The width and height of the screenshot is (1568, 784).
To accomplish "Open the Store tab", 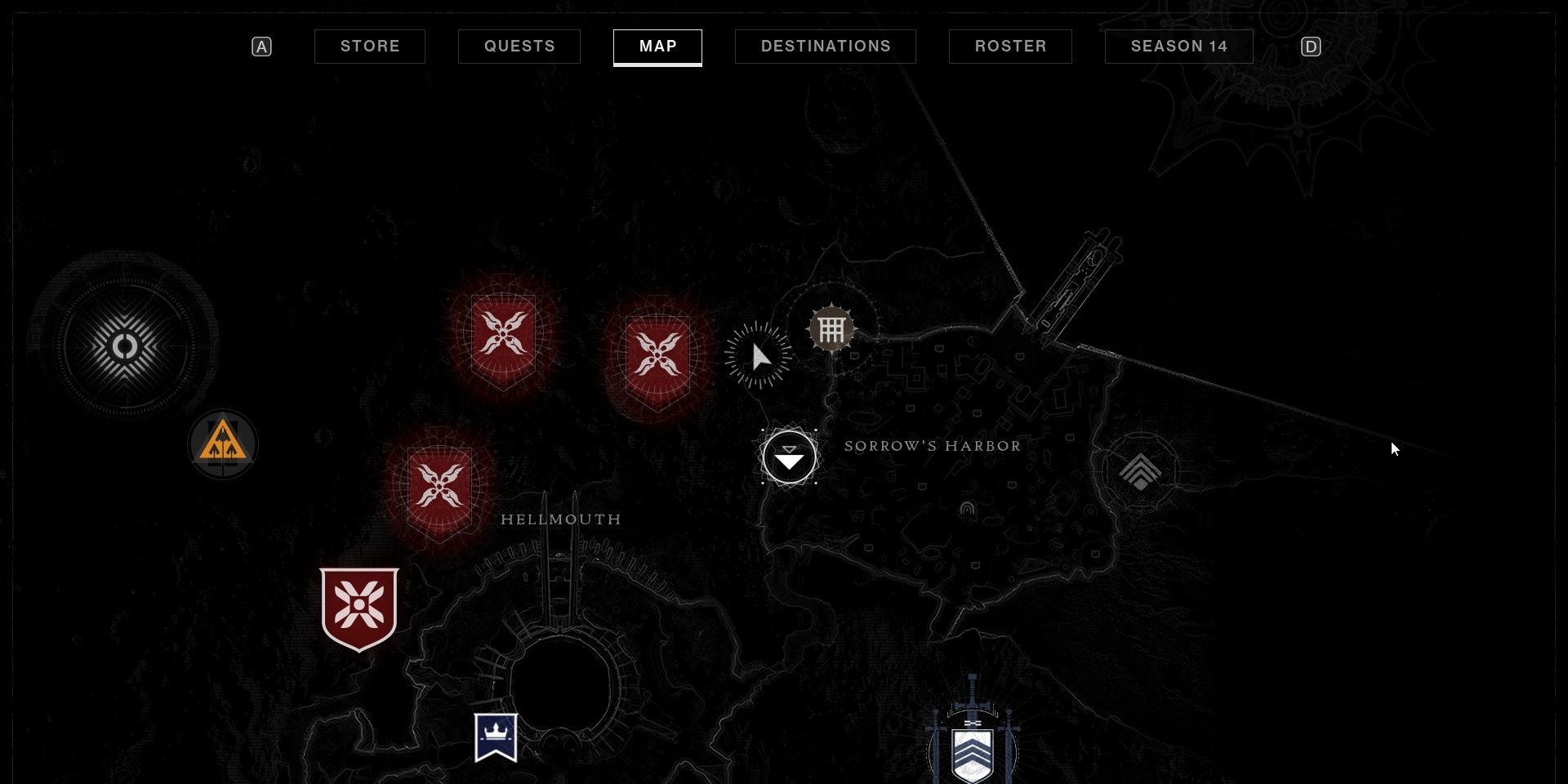I will (370, 47).
